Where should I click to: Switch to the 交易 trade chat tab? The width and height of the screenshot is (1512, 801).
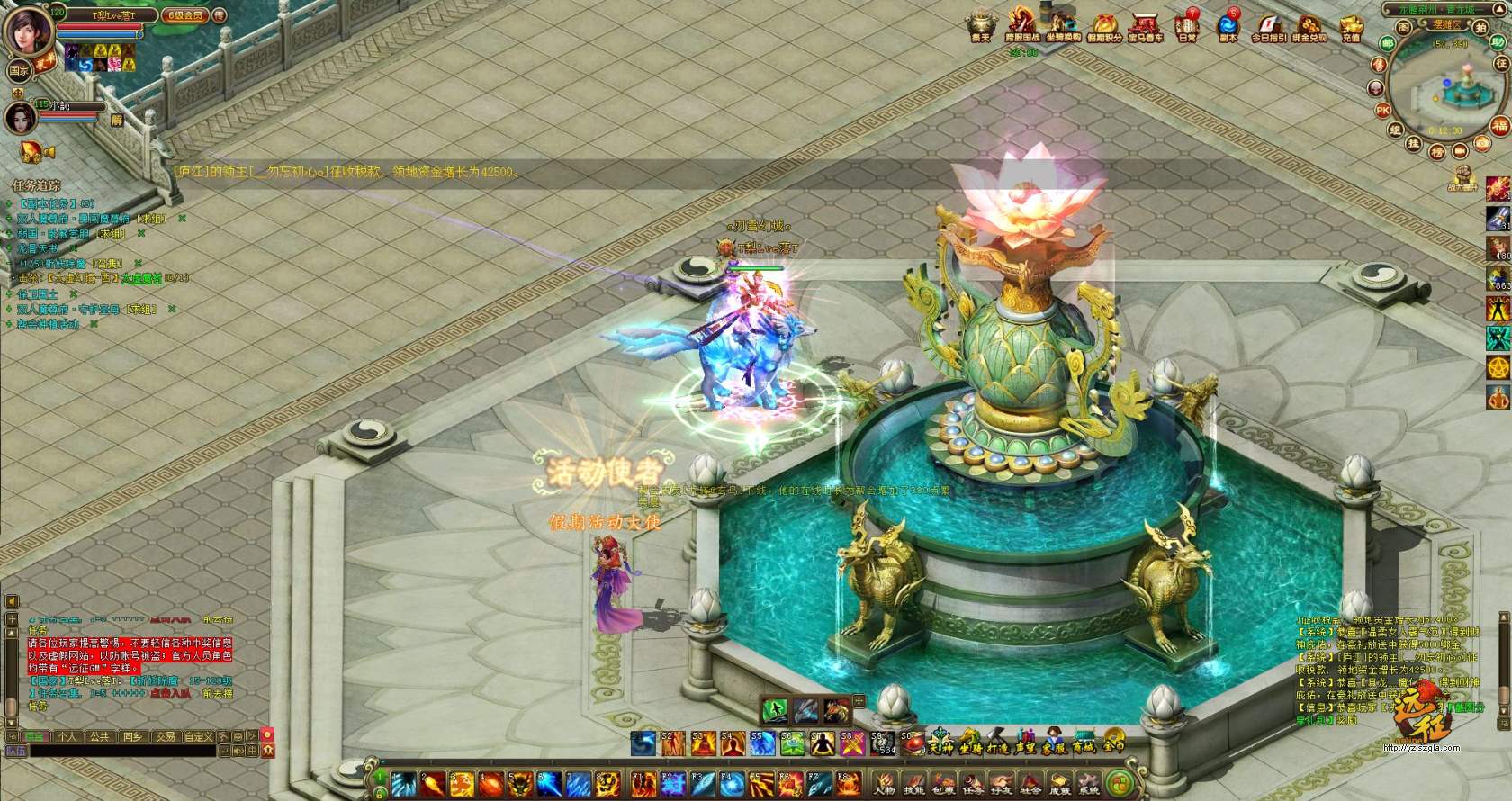(x=166, y=736)
